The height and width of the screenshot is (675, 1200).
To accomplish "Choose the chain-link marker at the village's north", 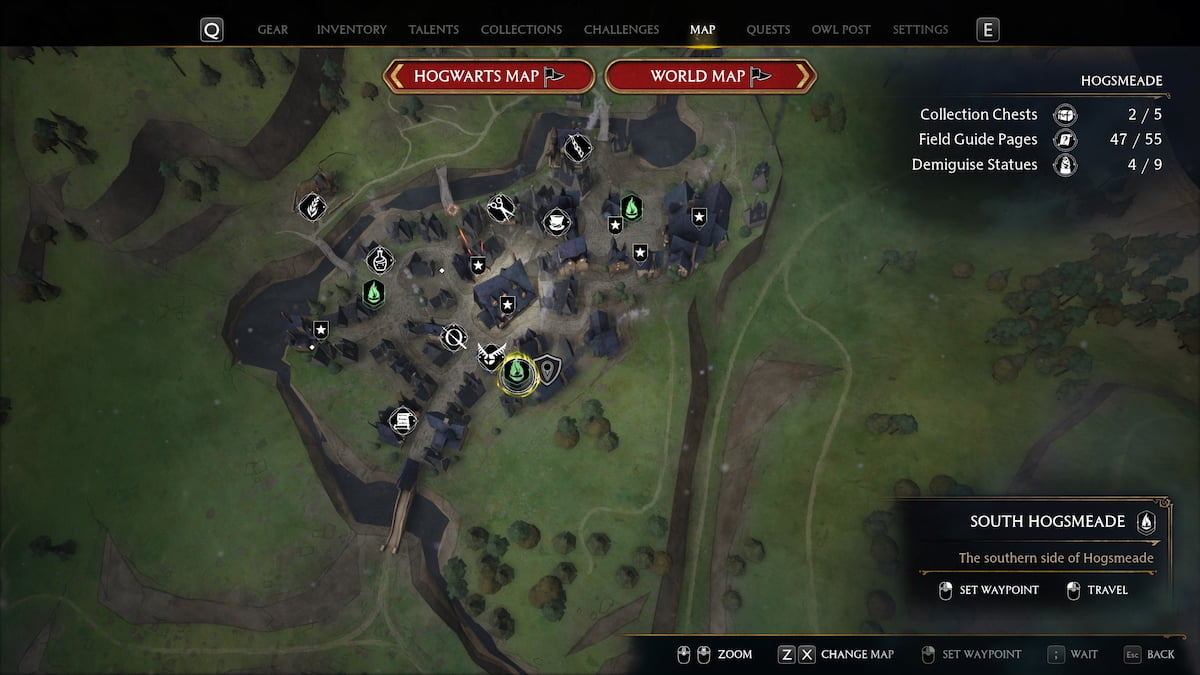I will [x=577, y=148].
